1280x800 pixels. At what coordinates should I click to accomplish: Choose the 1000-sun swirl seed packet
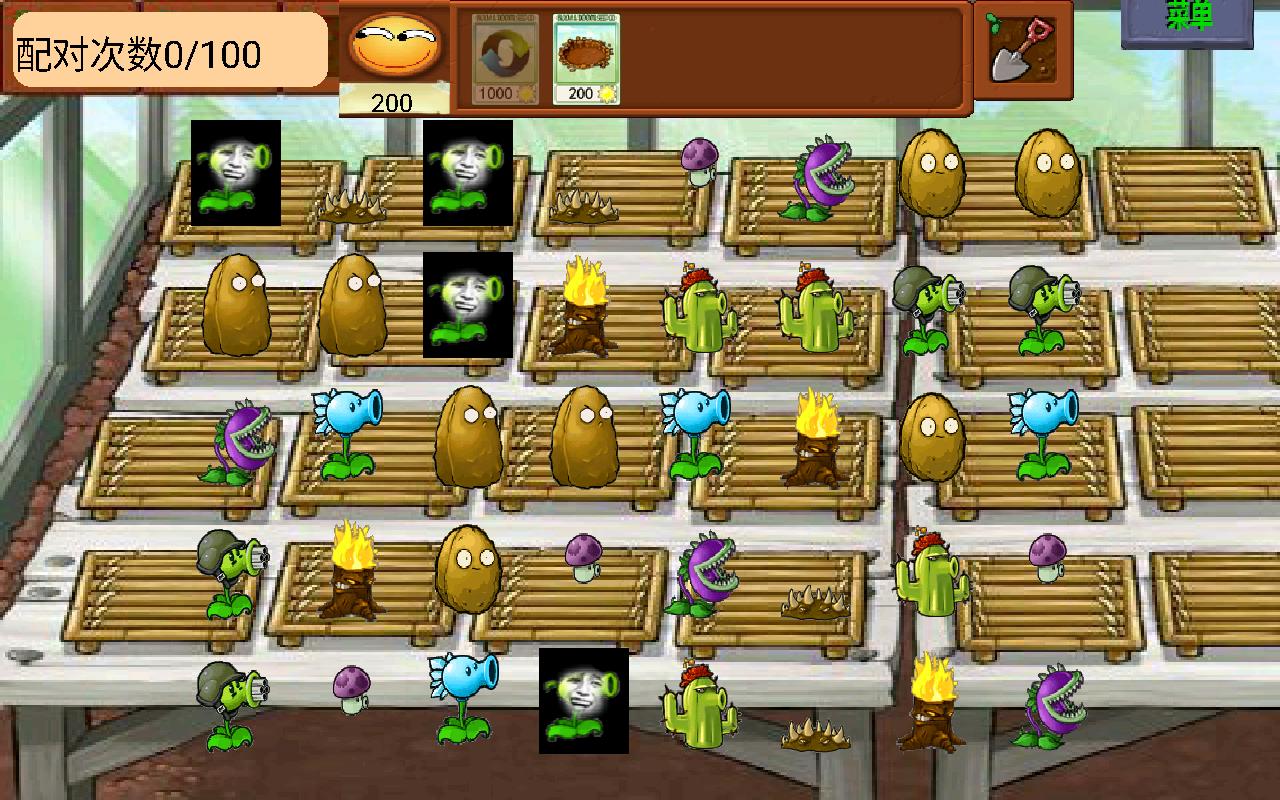click(504, 59)
